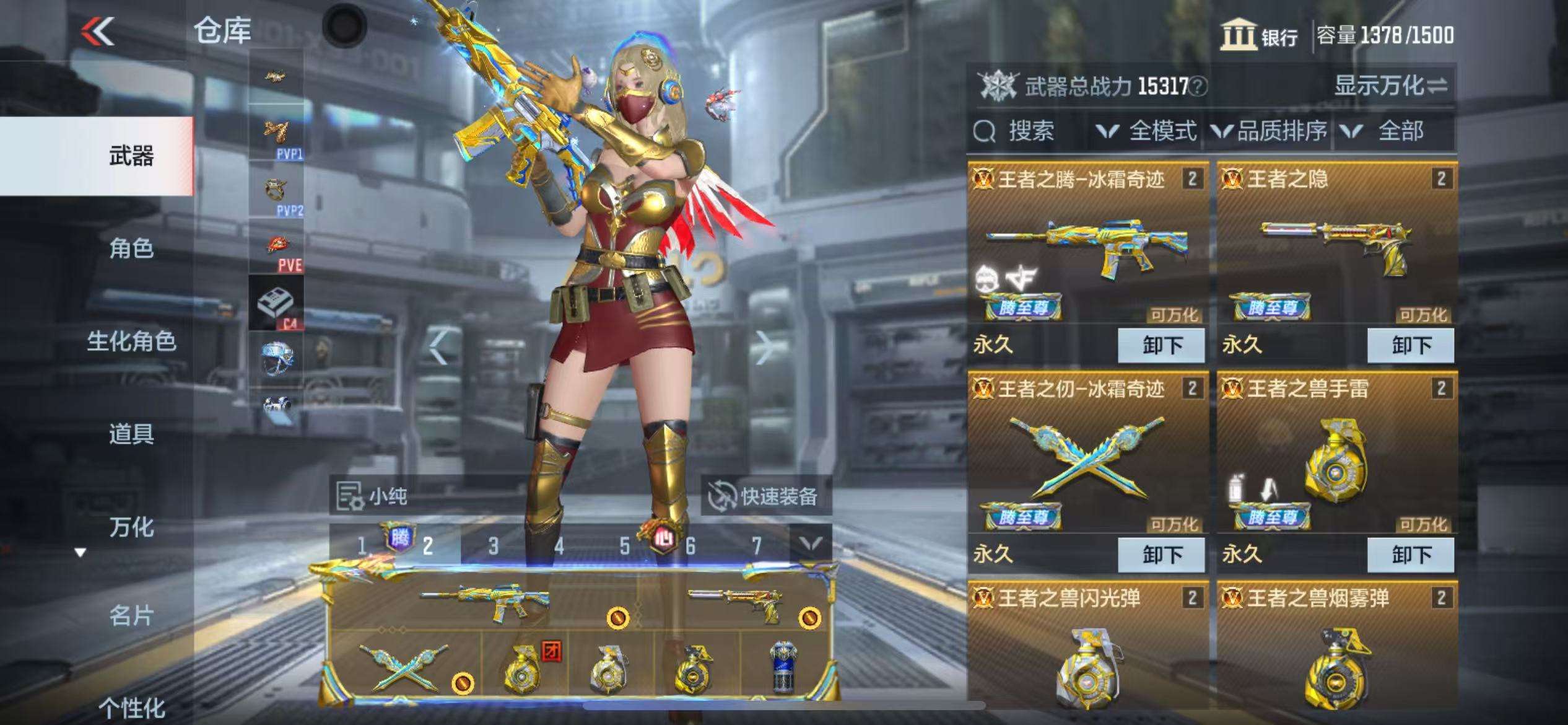This screenshot has height=725, width=1568.
Task: Open the 银行 bank
Action: (1260, 36)
